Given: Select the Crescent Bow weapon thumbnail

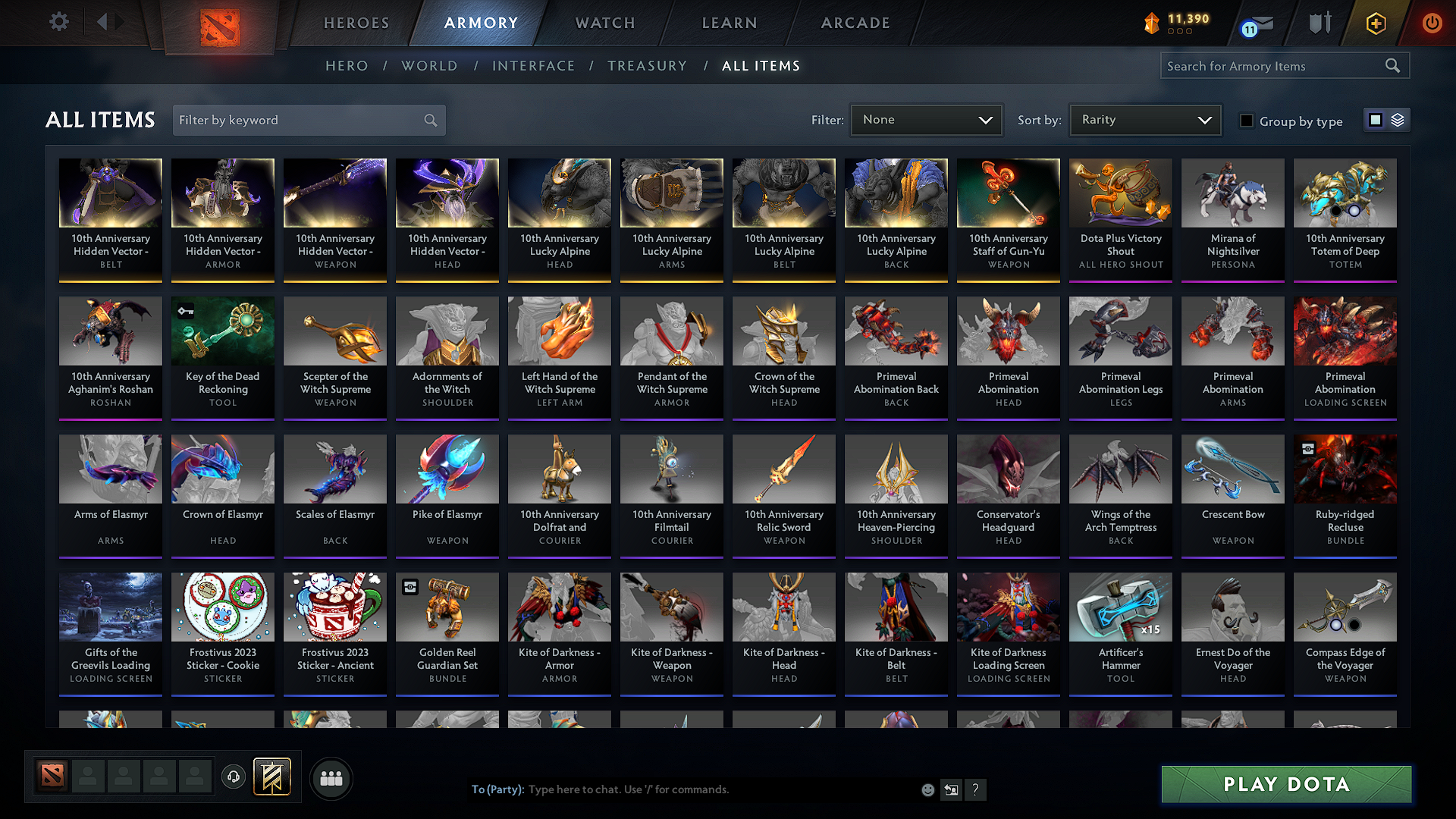Looking at the screenshot, I should click(1232, 469).
